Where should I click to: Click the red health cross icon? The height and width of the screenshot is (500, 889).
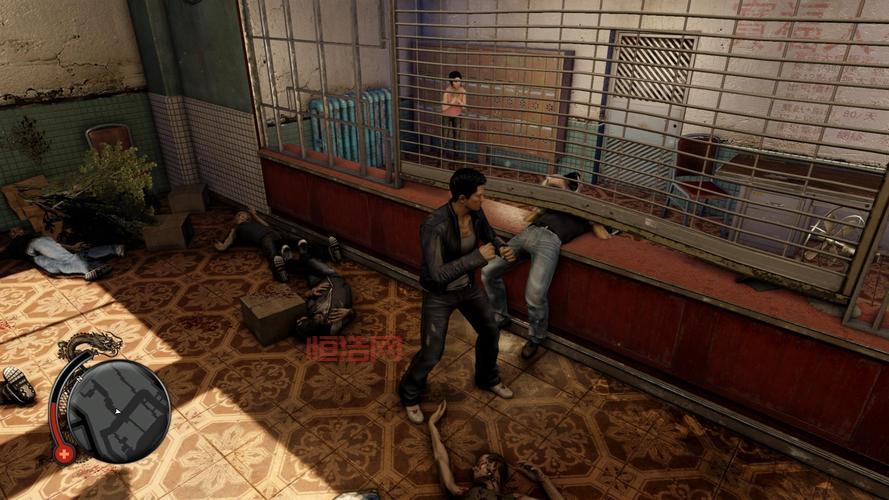[x=65, y=453]
